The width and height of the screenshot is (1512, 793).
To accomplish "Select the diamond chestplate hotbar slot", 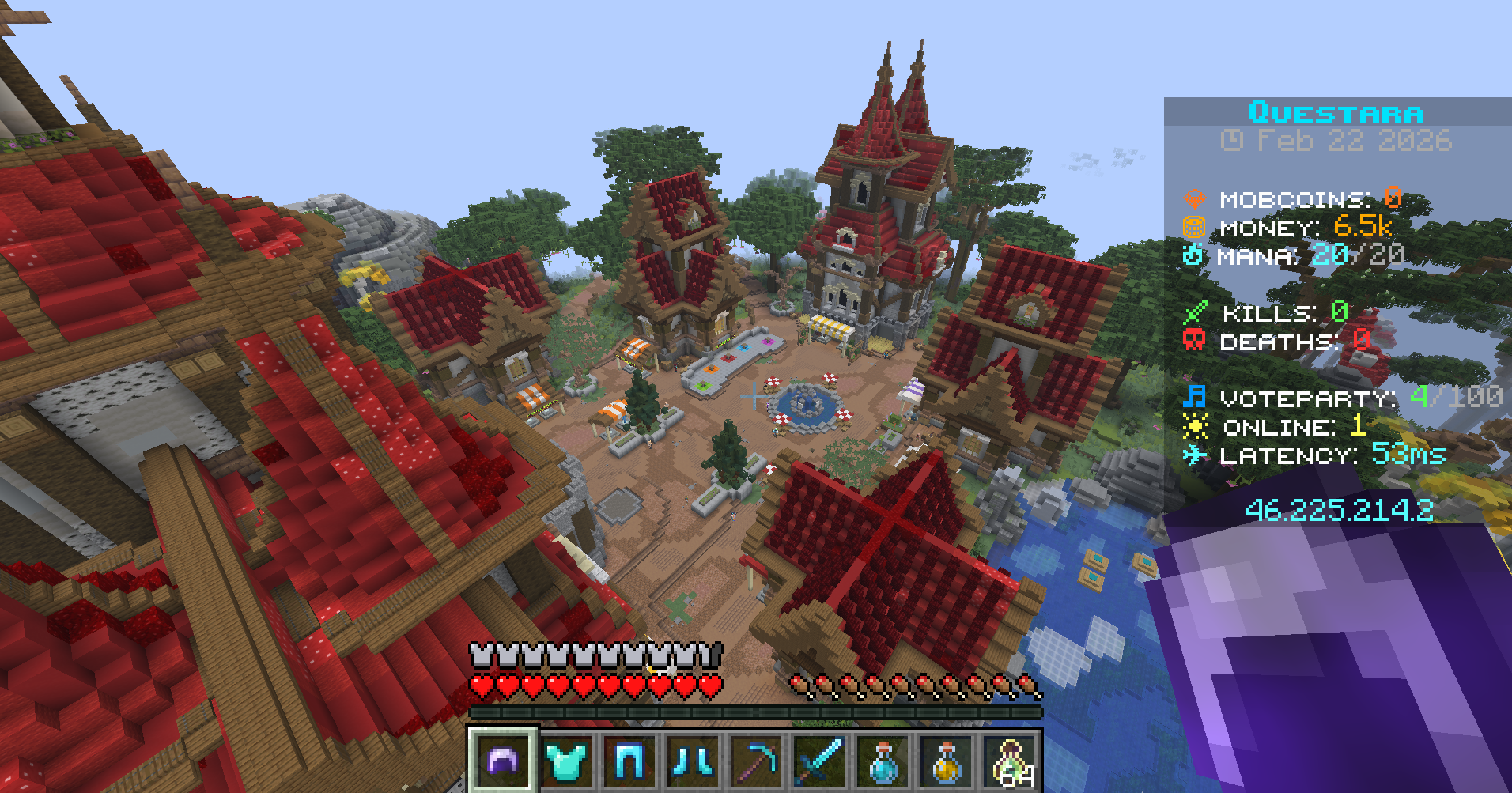I will (566, 763).
